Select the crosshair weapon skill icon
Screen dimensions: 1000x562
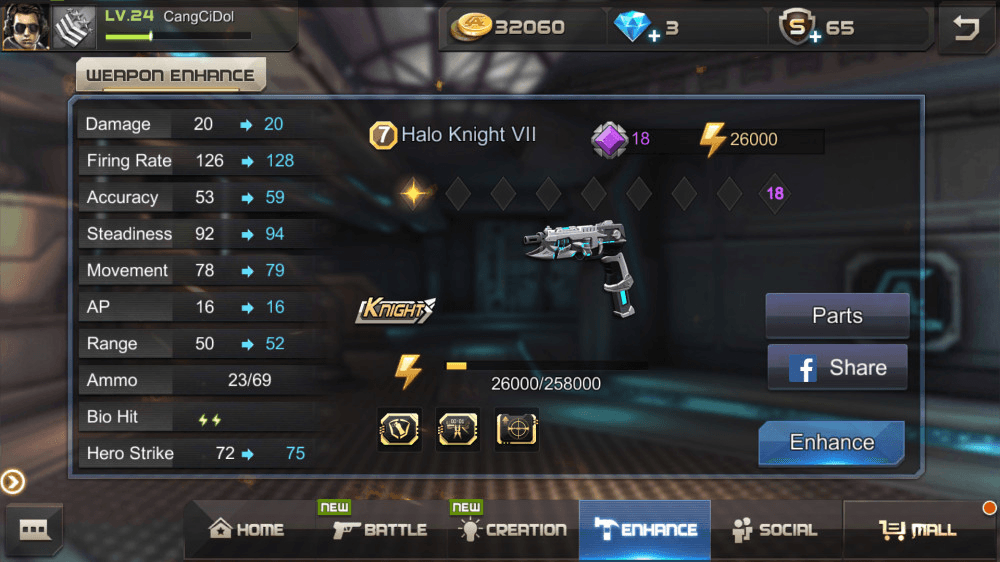tap(517, 429)
